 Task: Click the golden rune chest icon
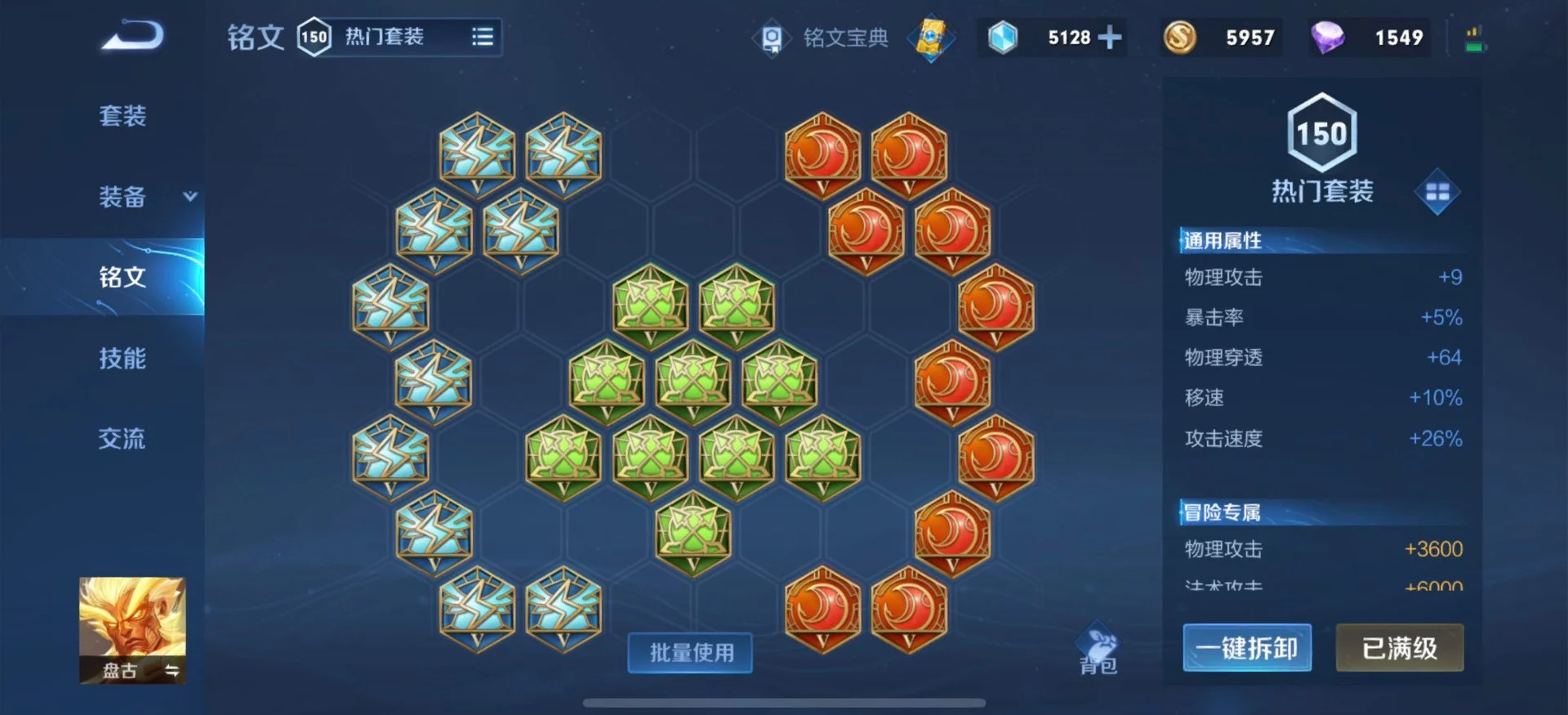coord(930,38)
